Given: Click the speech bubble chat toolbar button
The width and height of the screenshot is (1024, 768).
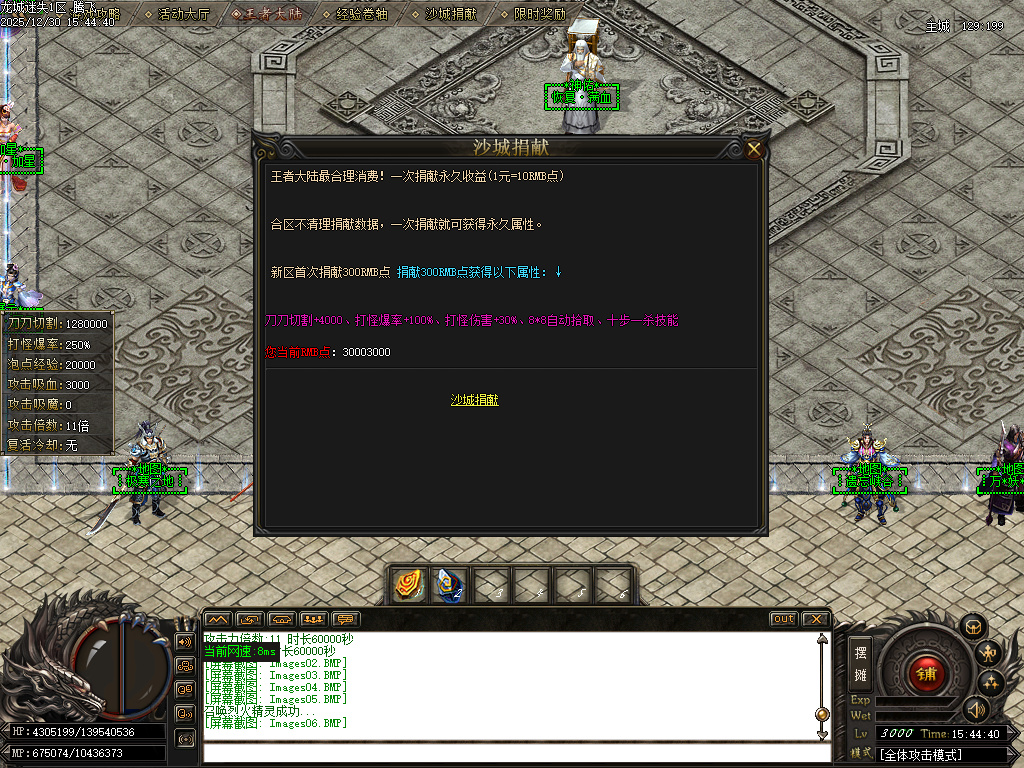Looking at the screenshot, I should [346, 619].
